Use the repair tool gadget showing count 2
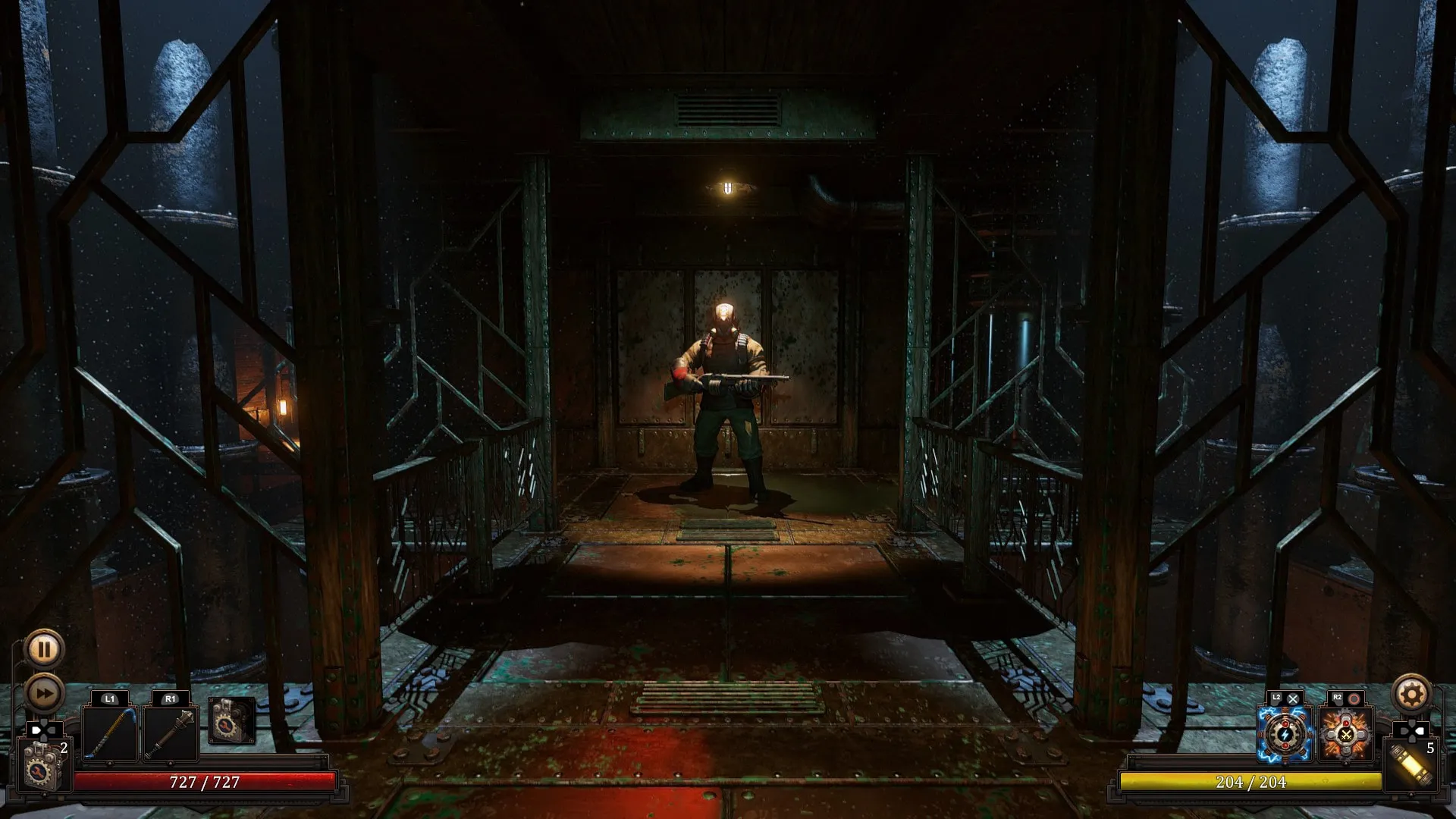Viewport: 1456px width, 819px height. tap(42, 768)
